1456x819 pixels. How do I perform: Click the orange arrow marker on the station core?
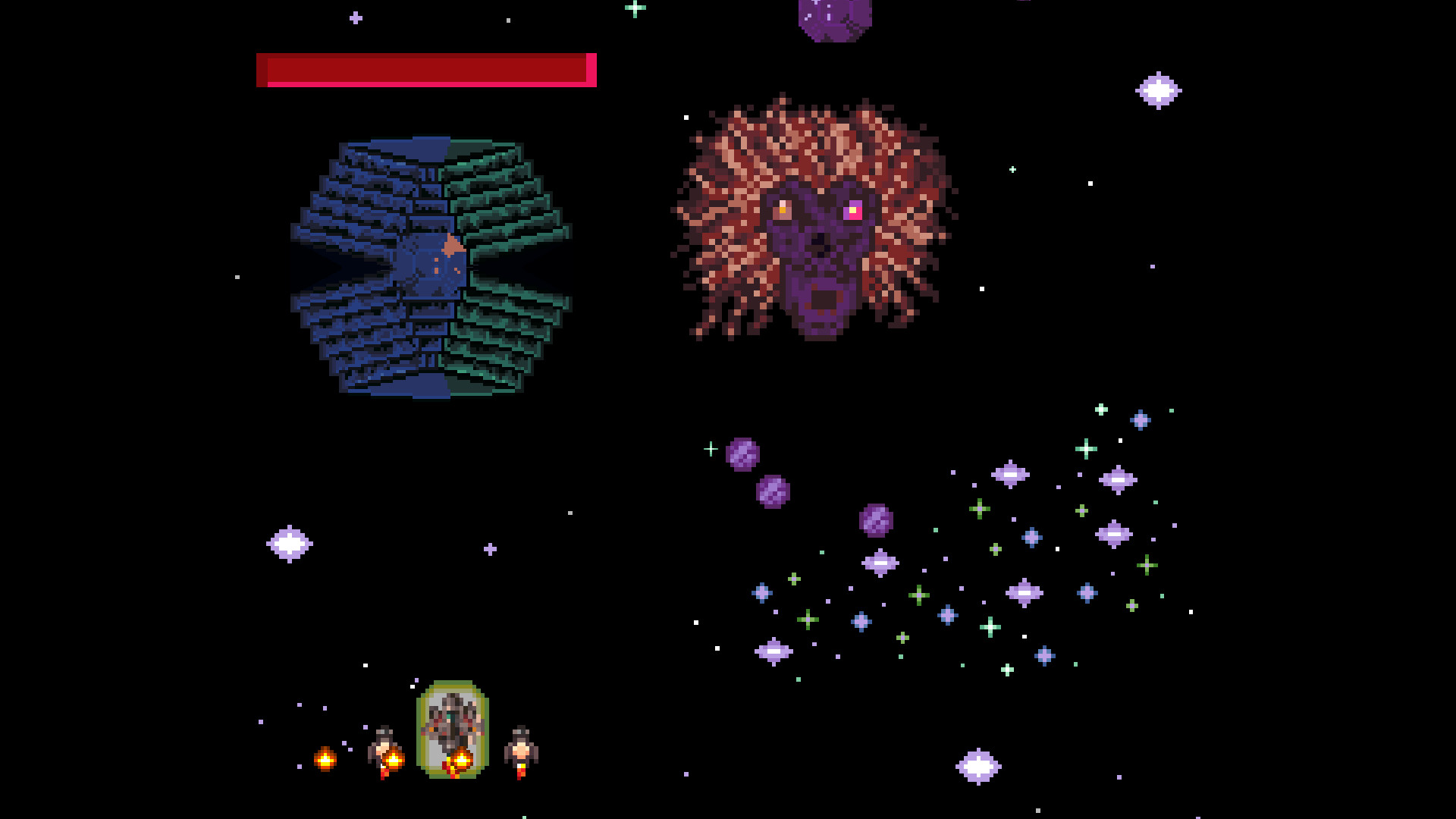(x=450, y=245)
